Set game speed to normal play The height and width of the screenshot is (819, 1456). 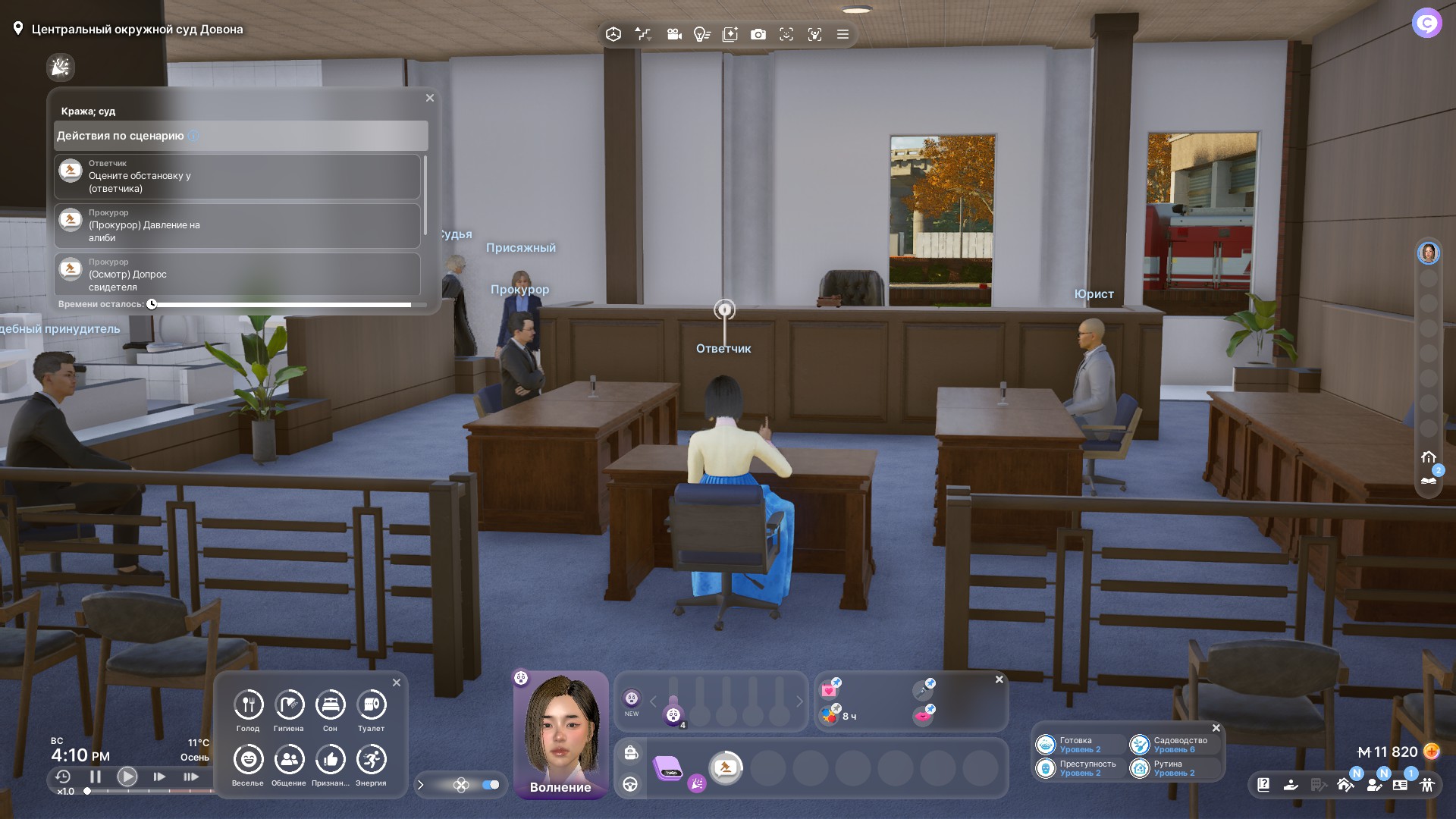coord(127,777)
